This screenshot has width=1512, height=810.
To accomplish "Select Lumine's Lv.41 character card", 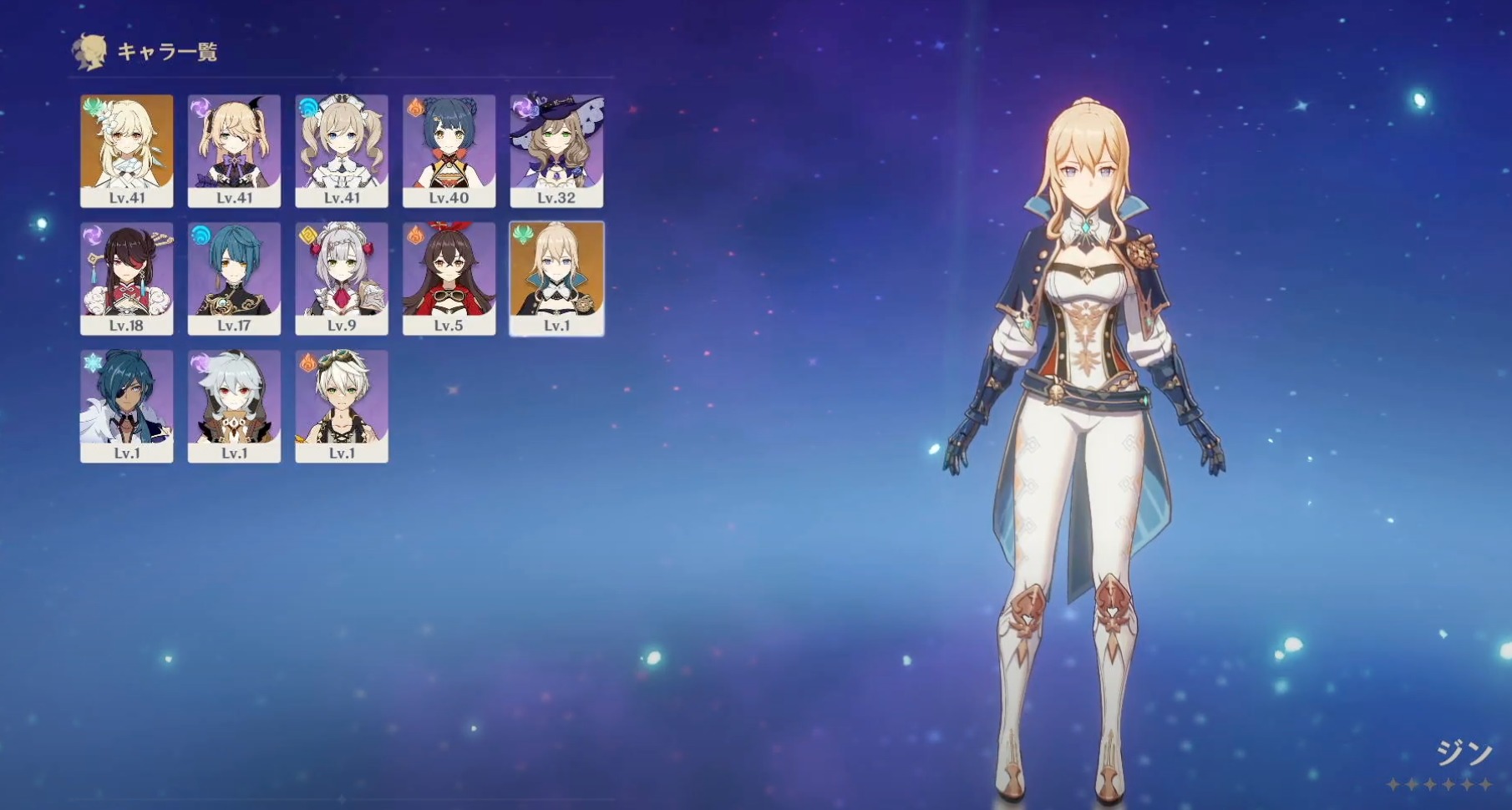I will [127, 150].
